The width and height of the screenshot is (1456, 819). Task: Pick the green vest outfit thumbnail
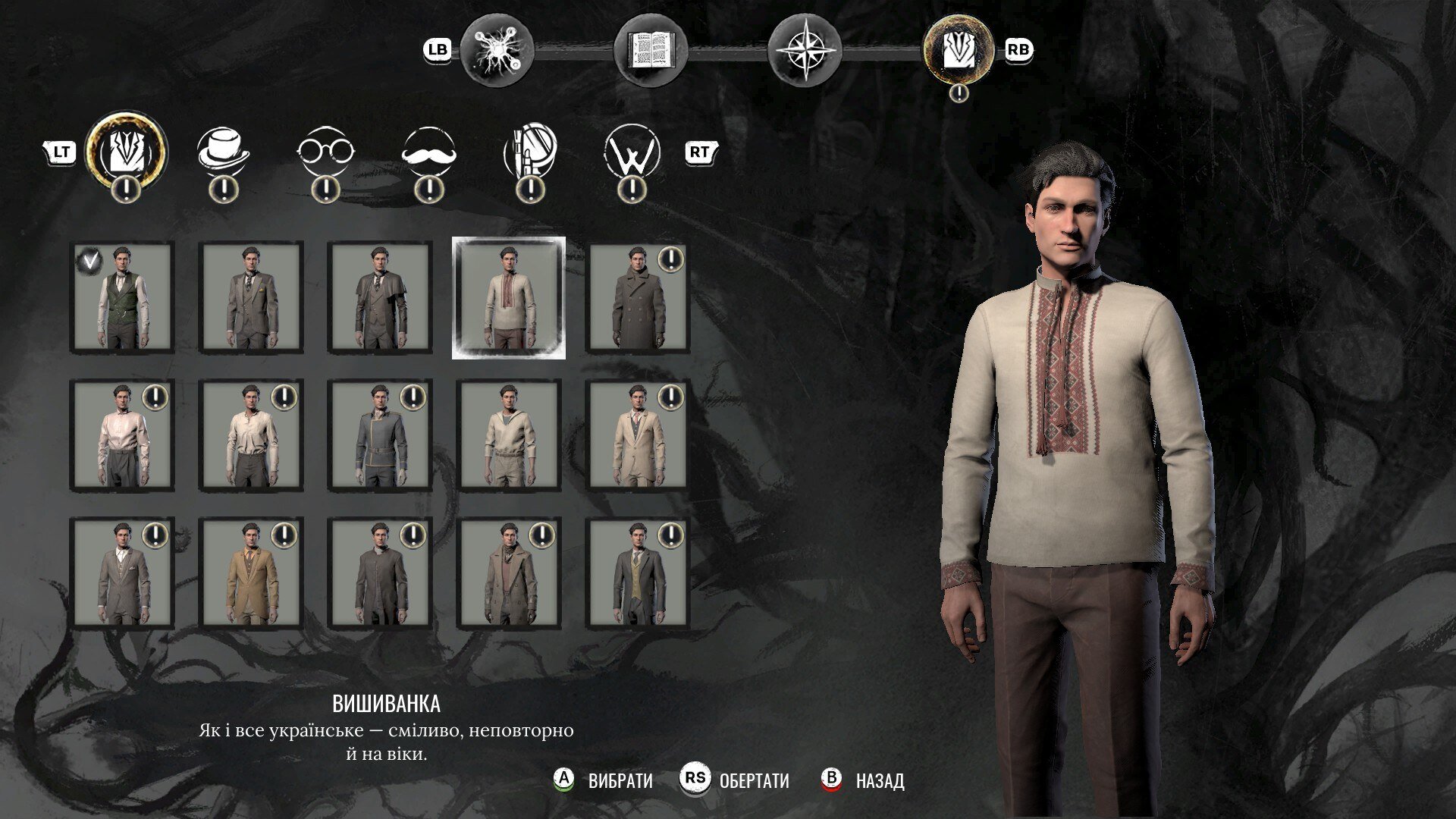[x=121, y=298]
